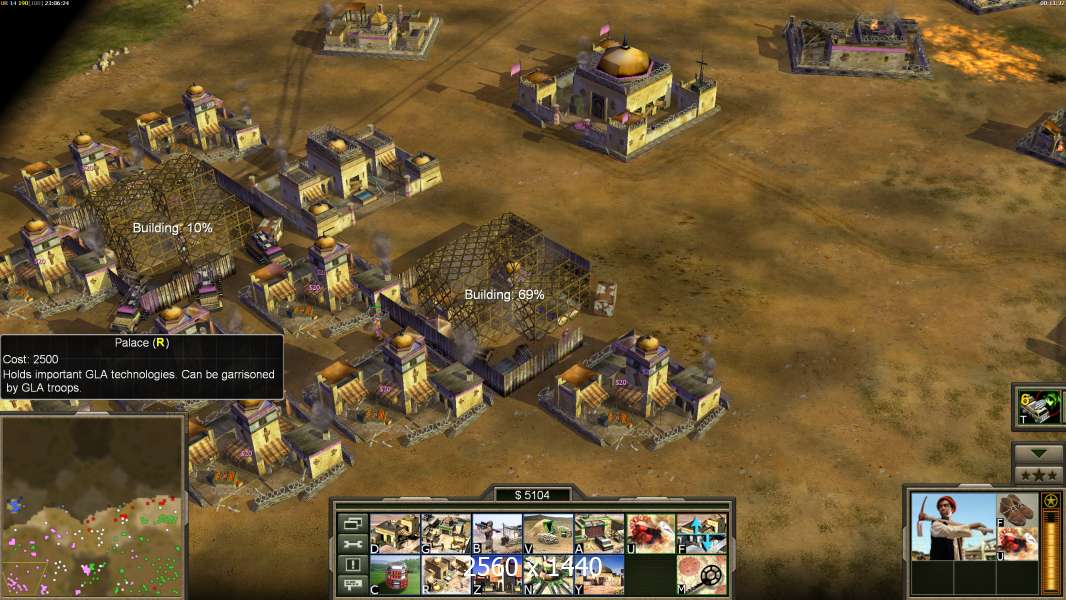This screenshot has height=600, width=1066.
Task: Activate the truck shortcut icon marked T
Action: click(1038, 407)
